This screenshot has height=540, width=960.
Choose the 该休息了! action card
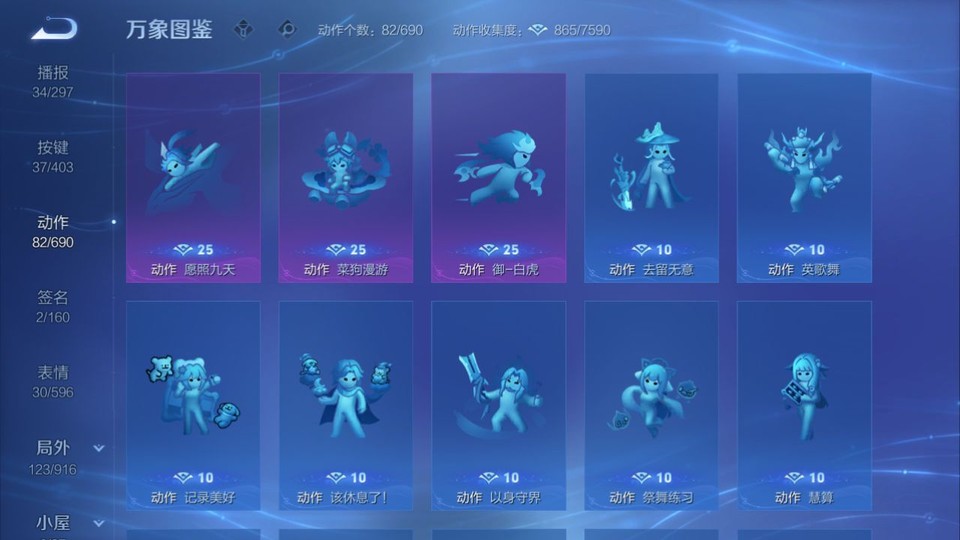click(346, 405)
